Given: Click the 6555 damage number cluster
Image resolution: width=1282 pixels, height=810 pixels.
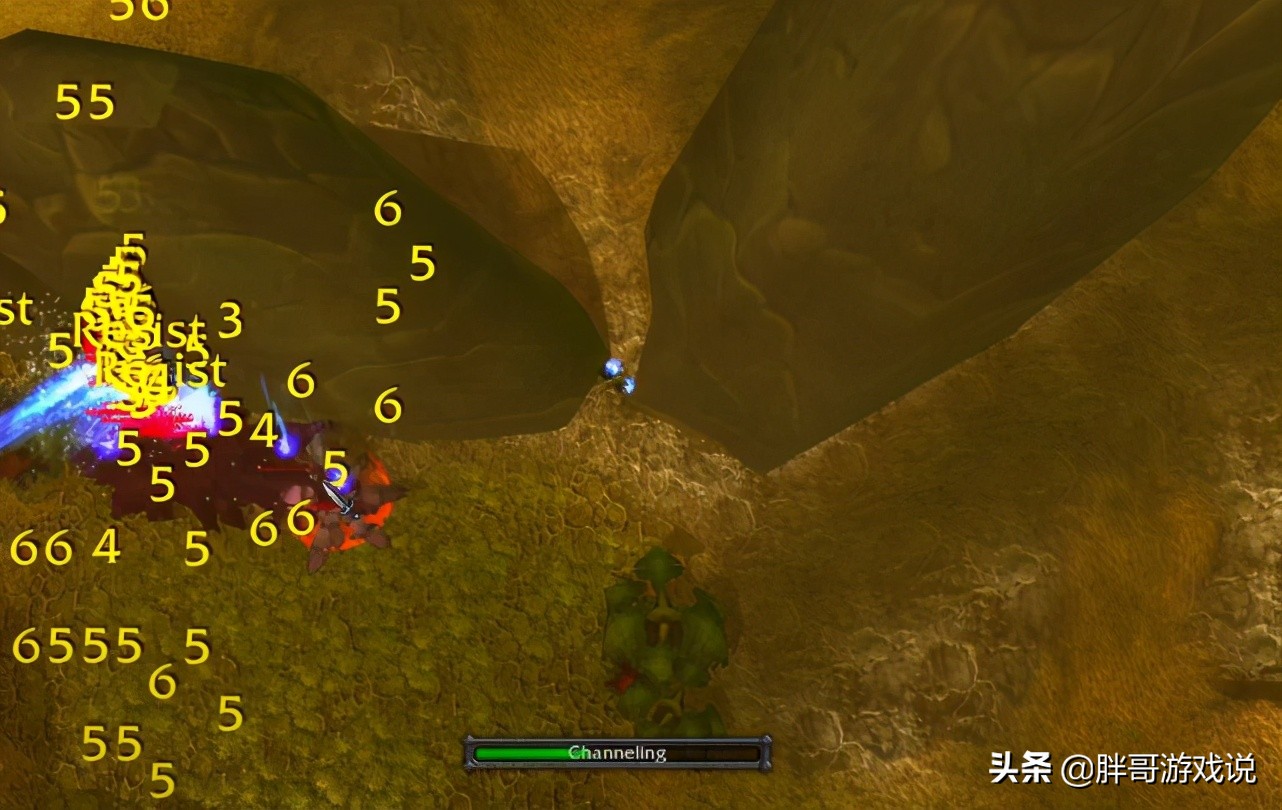Looking at the screenshot, I should pos(75,645).
